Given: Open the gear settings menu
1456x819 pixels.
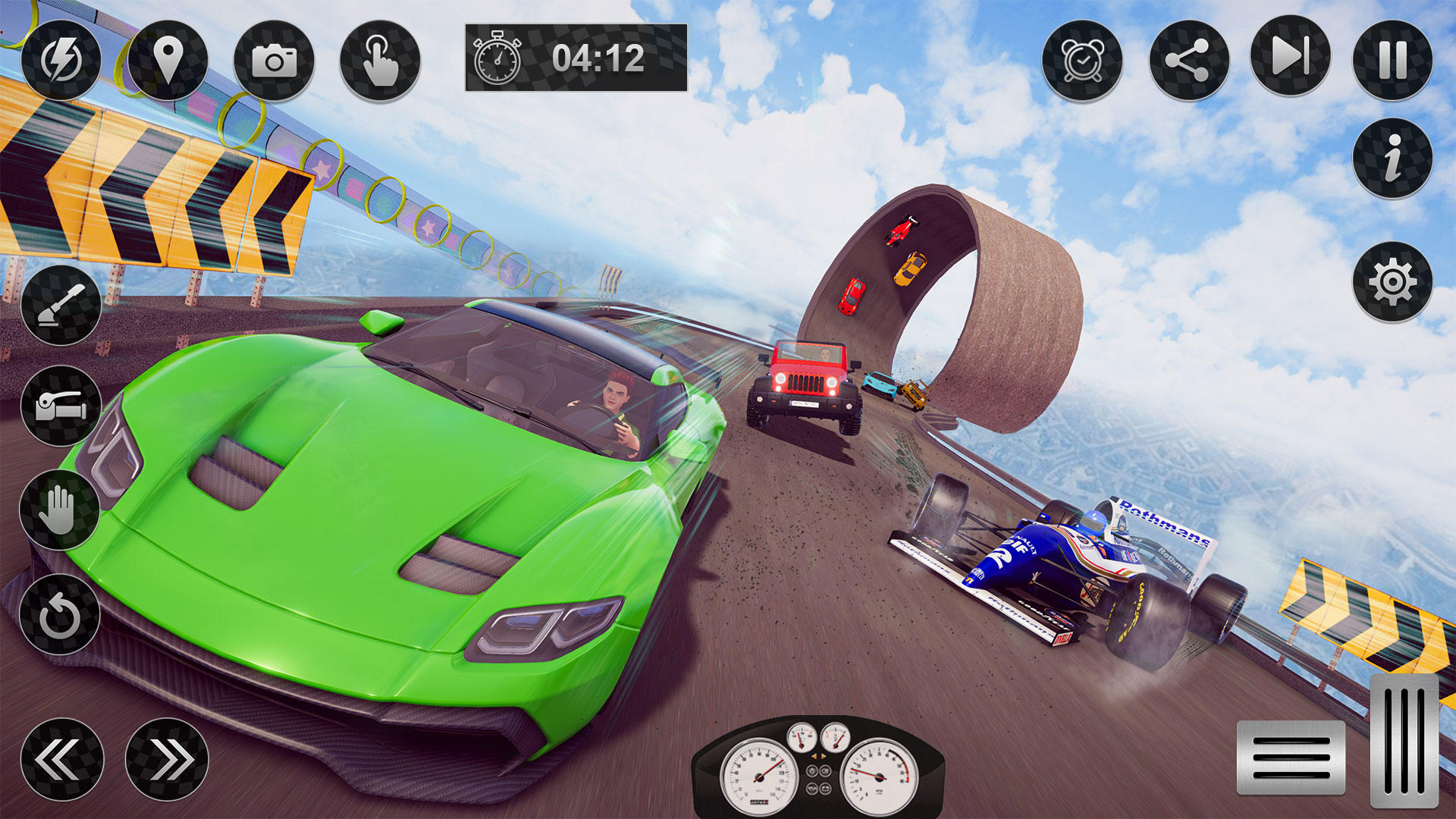Looking at the screenshot, I should click(1392, 281).
